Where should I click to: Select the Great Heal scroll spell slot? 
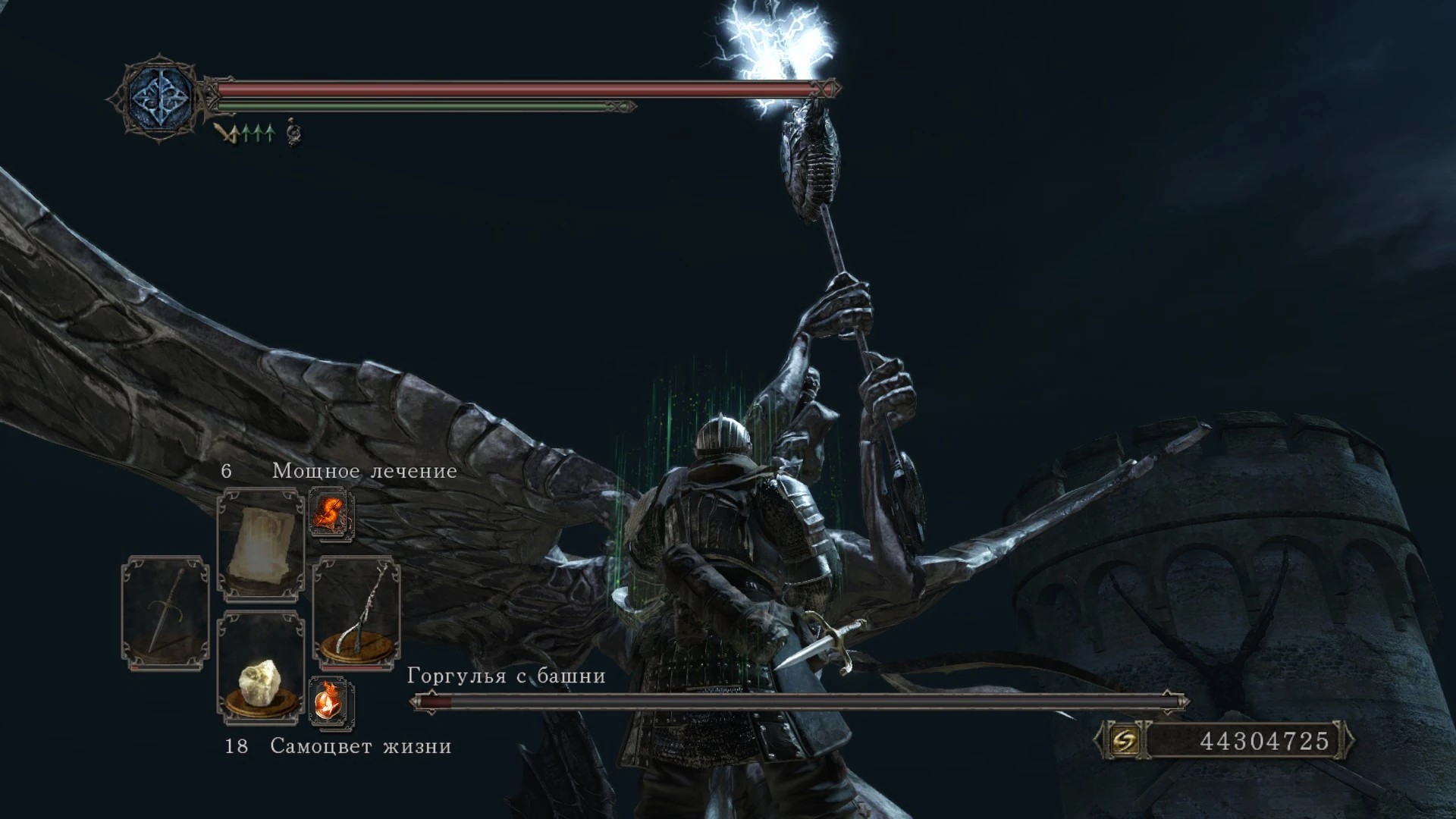pyautogui.click(x=260, y=544)
